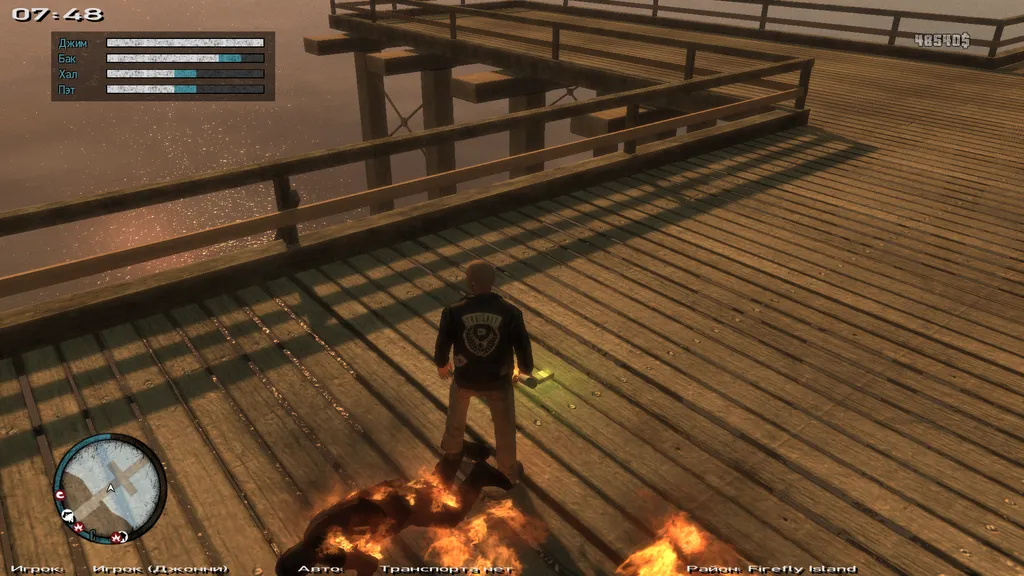The height and width of the screenshot is (576, 1024).
Task: Select gang member Бак in the list
Action: pyautogui.click(x=68, y=59)
